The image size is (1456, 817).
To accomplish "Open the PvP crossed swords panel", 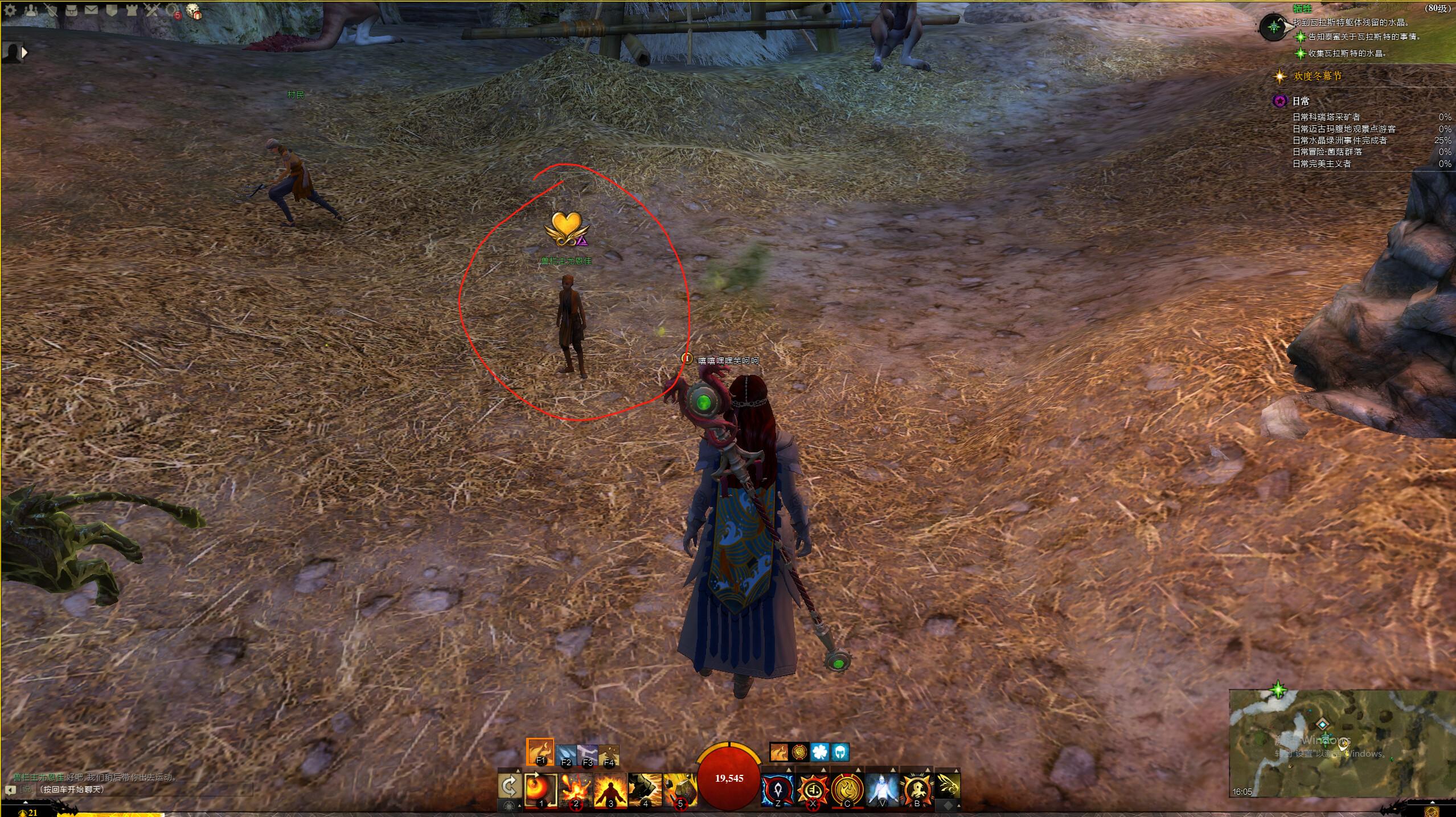I will [x=151, y=10].
